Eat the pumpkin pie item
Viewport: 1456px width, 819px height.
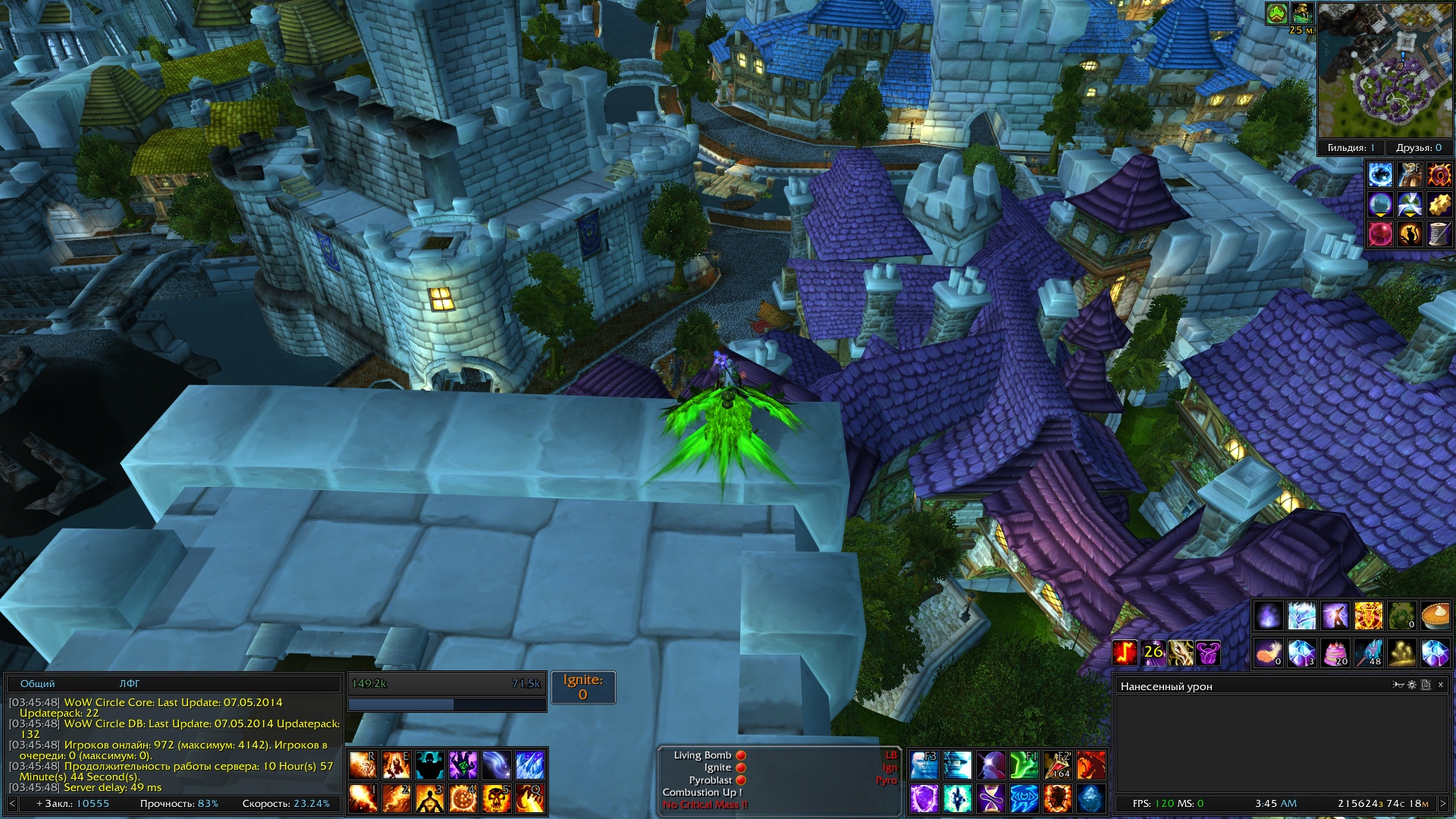tap(1436, 616)
